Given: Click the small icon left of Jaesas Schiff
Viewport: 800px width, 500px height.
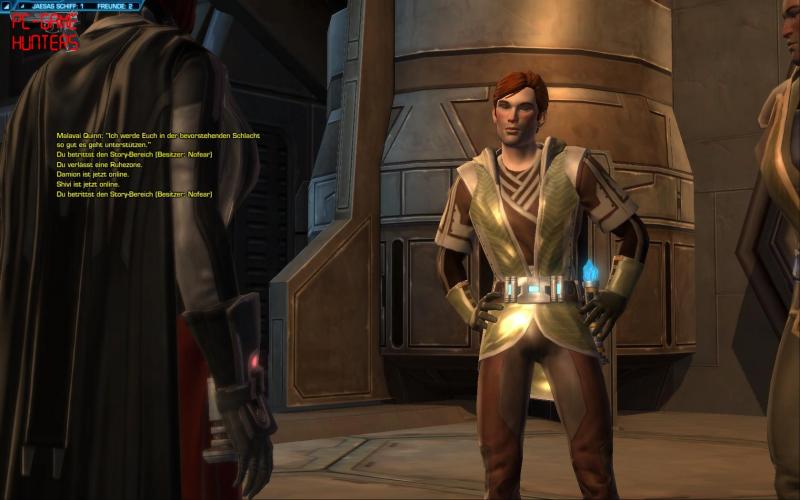Looking at the screenshot, I should [22, 6].
